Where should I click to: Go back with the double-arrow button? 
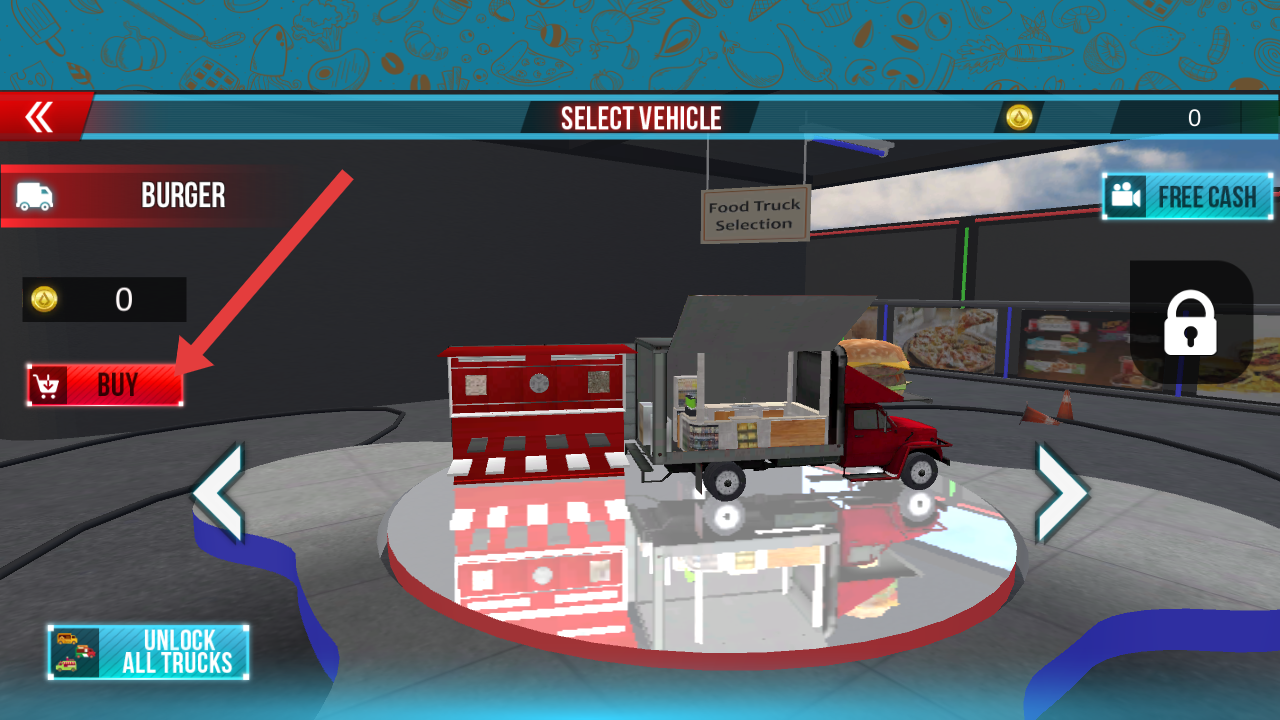pyautogui.click(x=40, y=118)
